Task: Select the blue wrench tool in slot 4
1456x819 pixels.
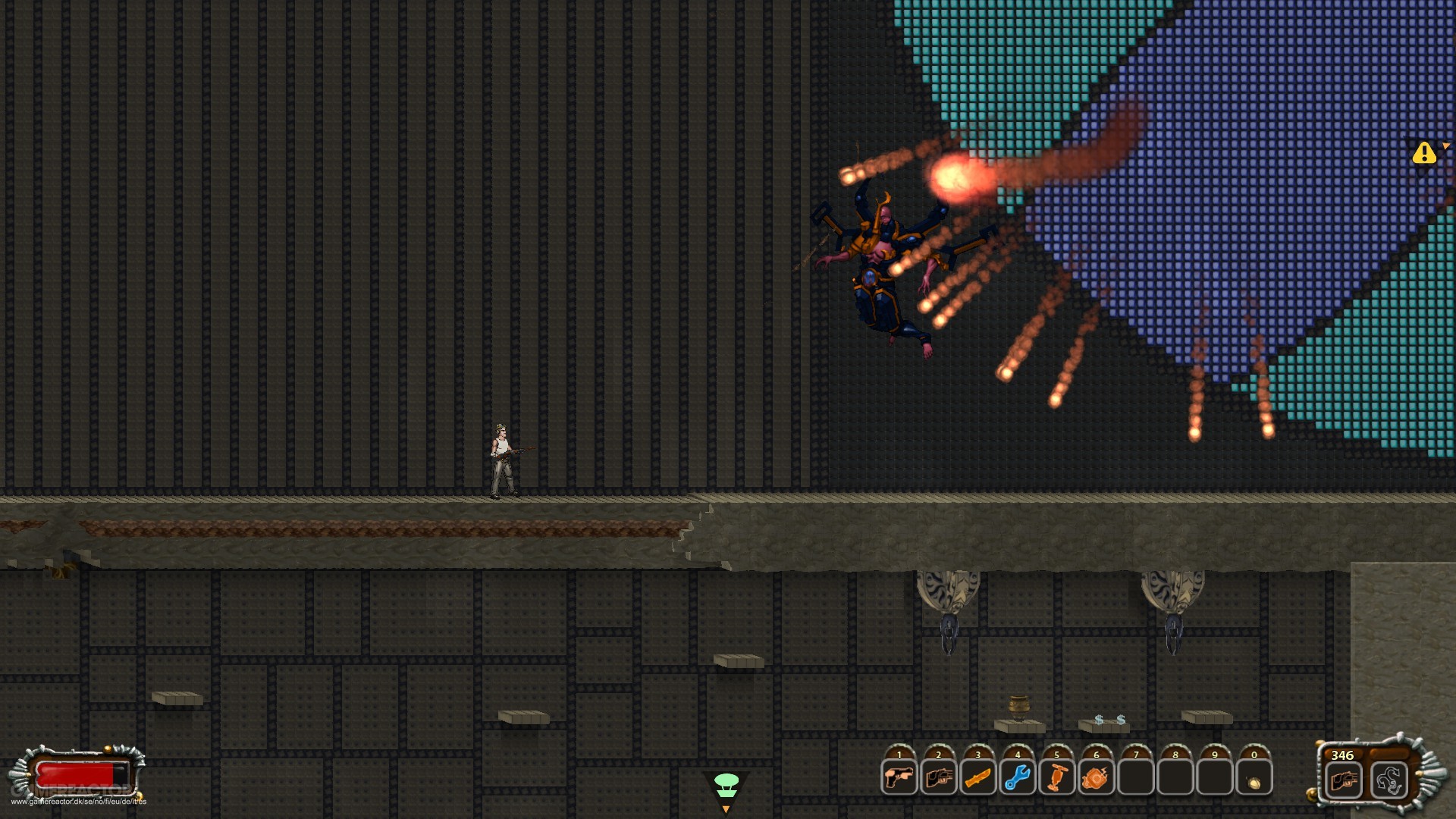Action: pos(1017,777)
